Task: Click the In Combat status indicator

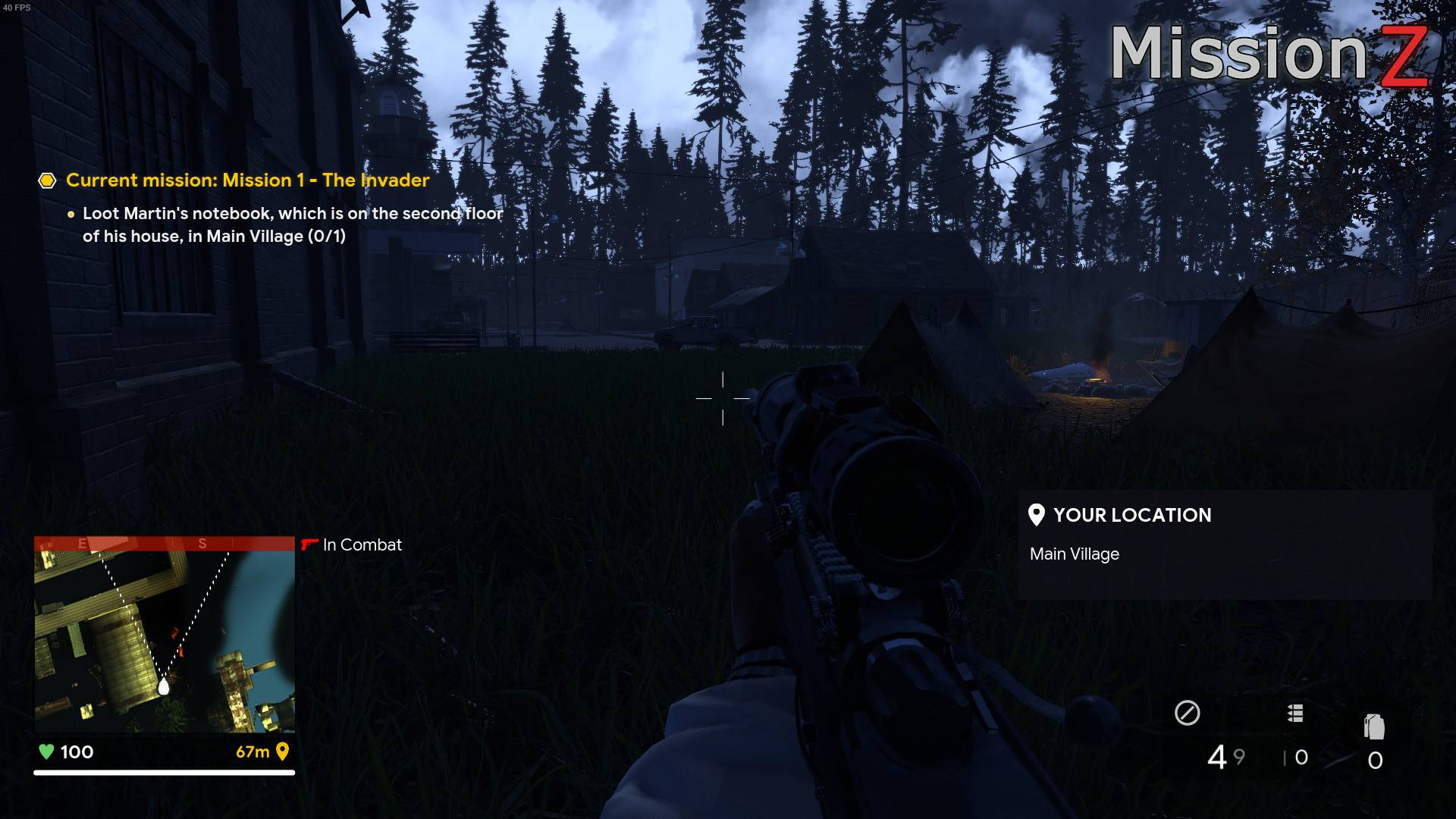Action: click(352, 544)
